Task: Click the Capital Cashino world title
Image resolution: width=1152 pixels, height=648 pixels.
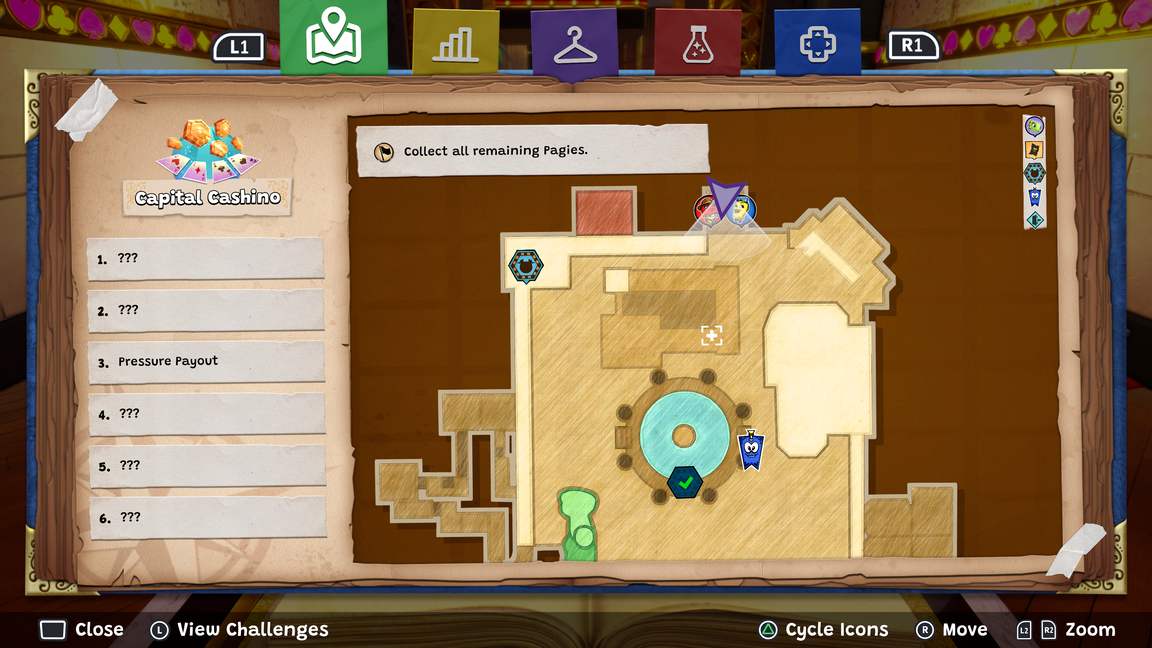Action: click(x=208, y=197)
